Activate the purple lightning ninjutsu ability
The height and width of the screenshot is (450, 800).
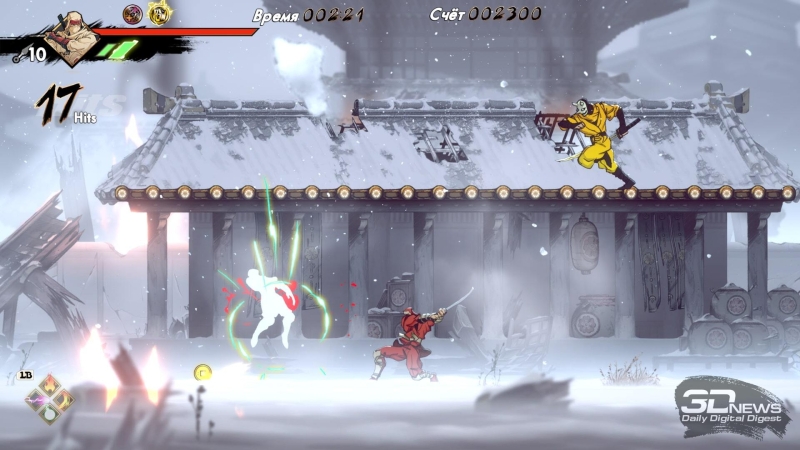pyautogui.click(x=35, y=399)
